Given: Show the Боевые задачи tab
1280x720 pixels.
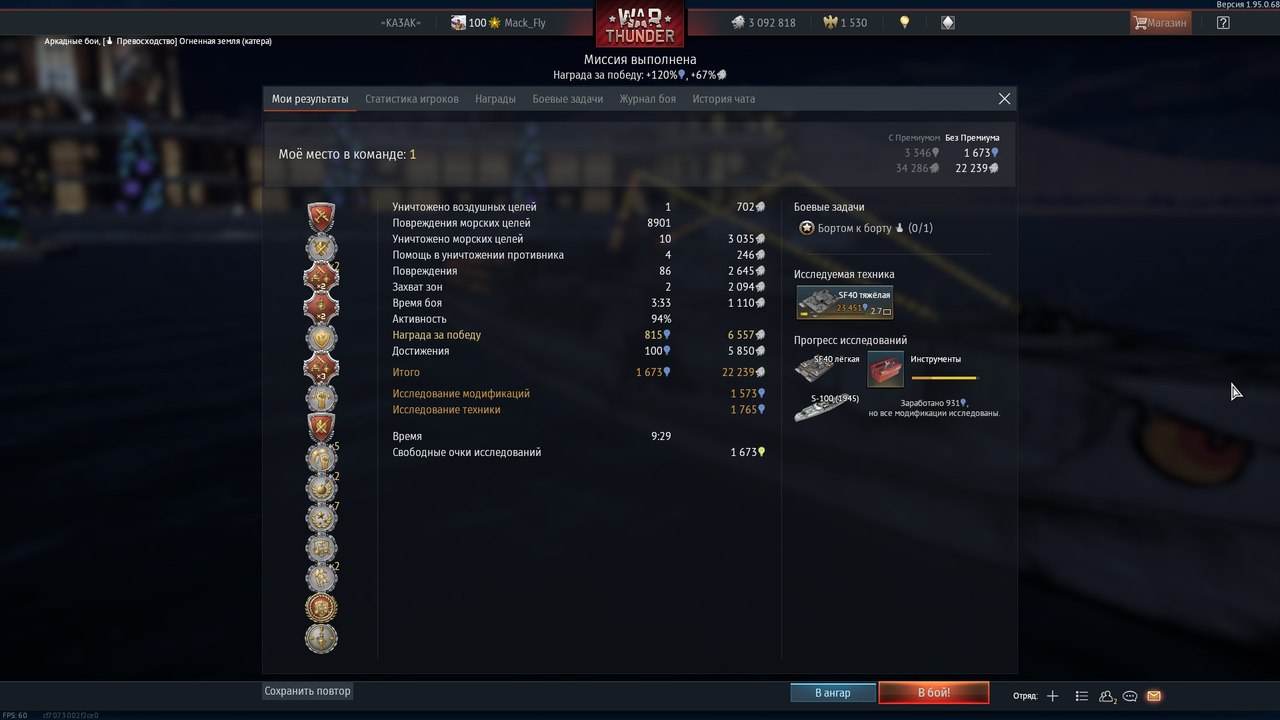Looking at the screenshot, I should pyautogui.click(x=567, y=99).
